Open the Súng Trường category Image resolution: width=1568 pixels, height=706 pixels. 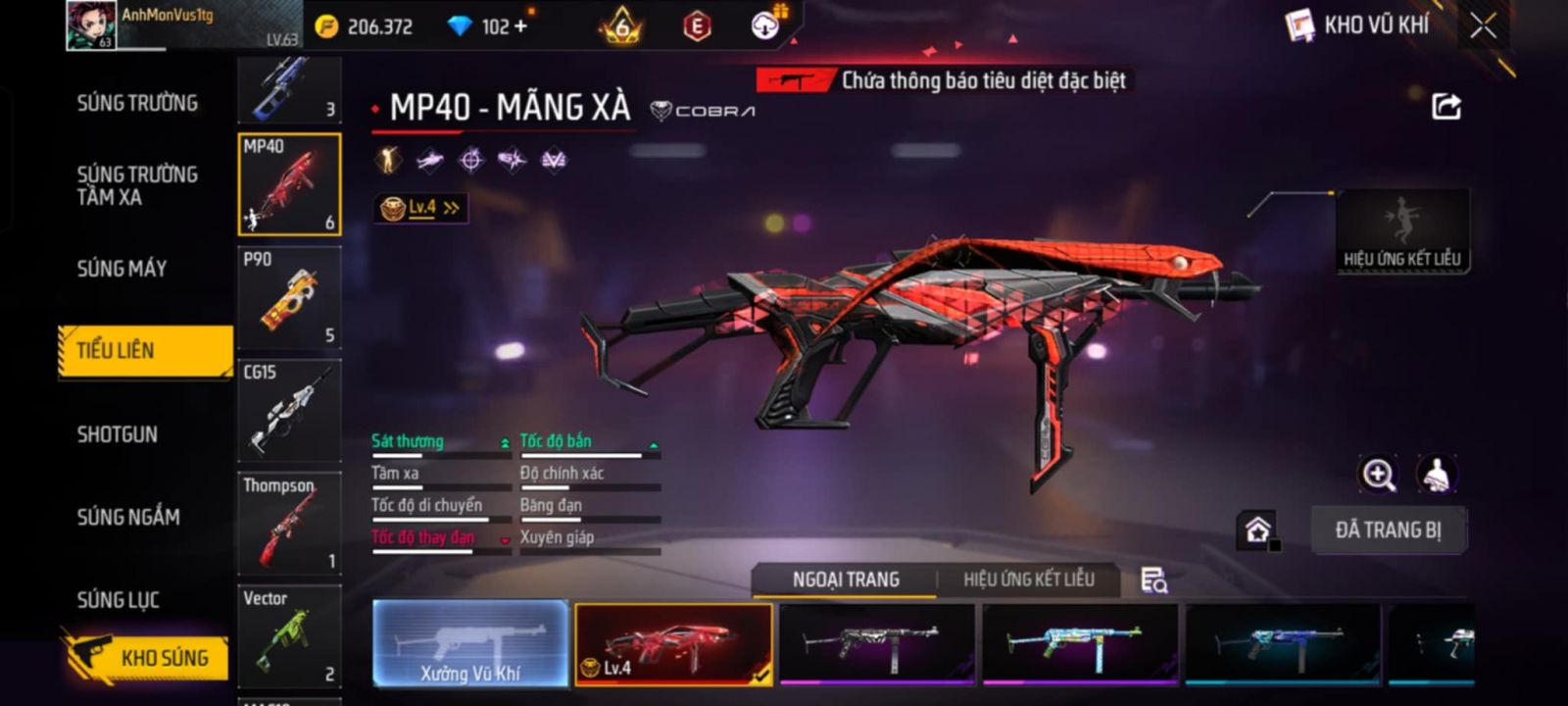click(x=137, y=103)
